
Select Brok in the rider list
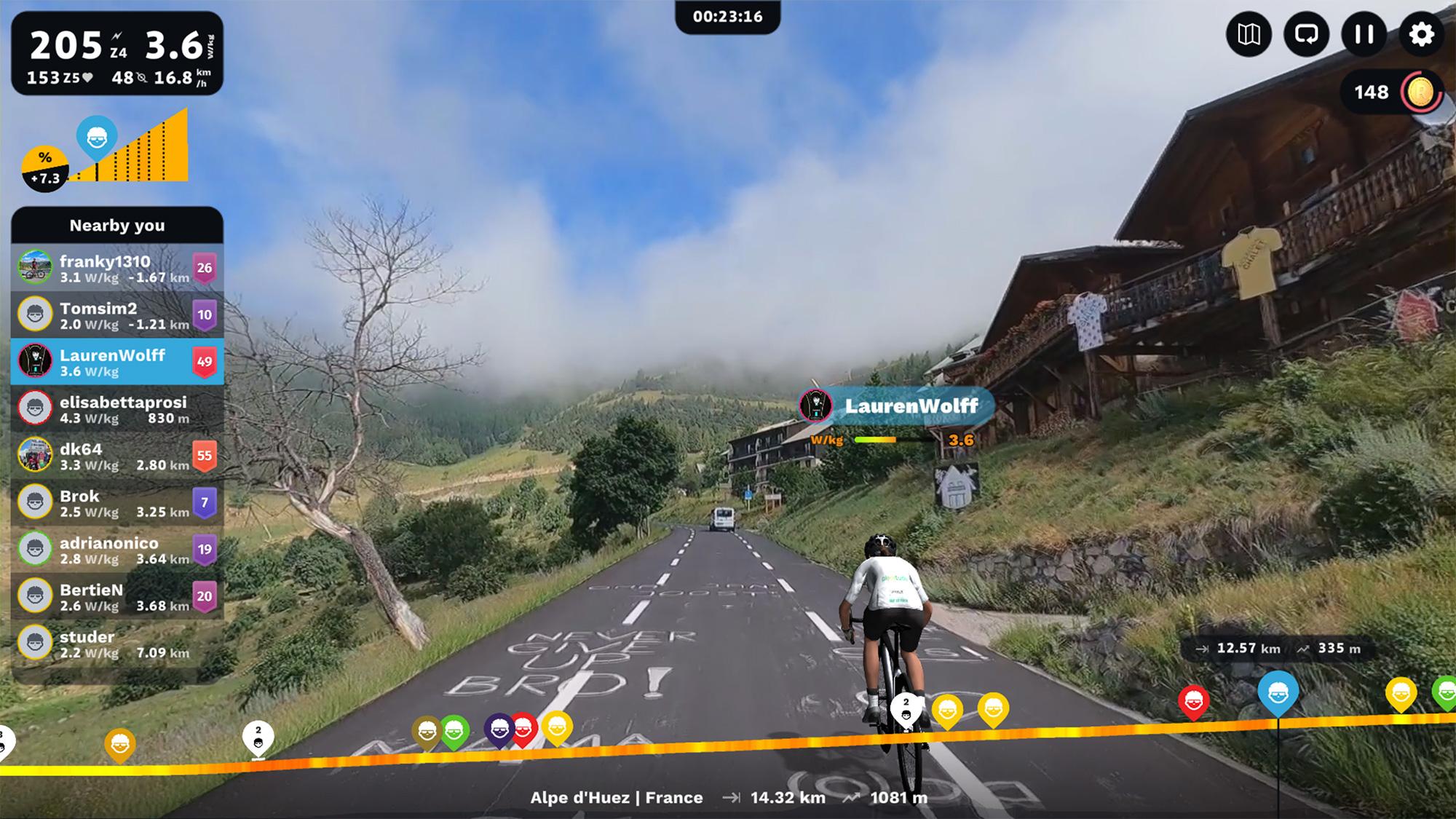(x=117, y=503)
